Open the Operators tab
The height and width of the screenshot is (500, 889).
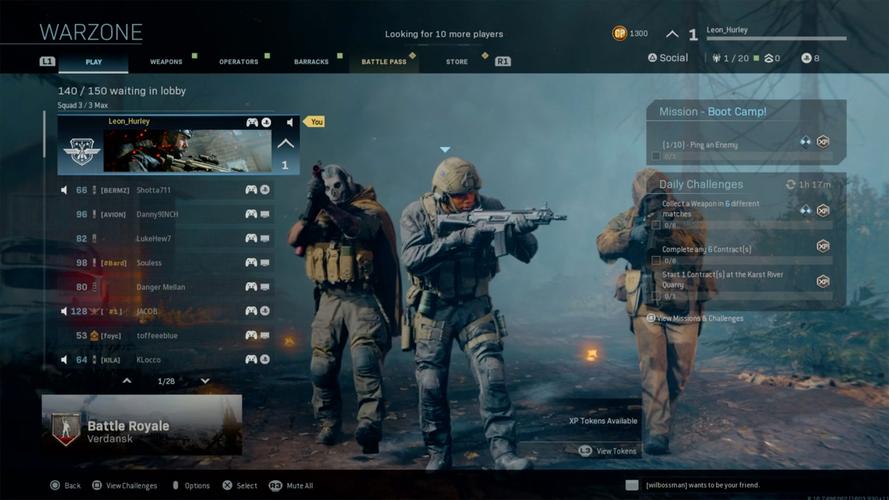click(x=238, y=62)
